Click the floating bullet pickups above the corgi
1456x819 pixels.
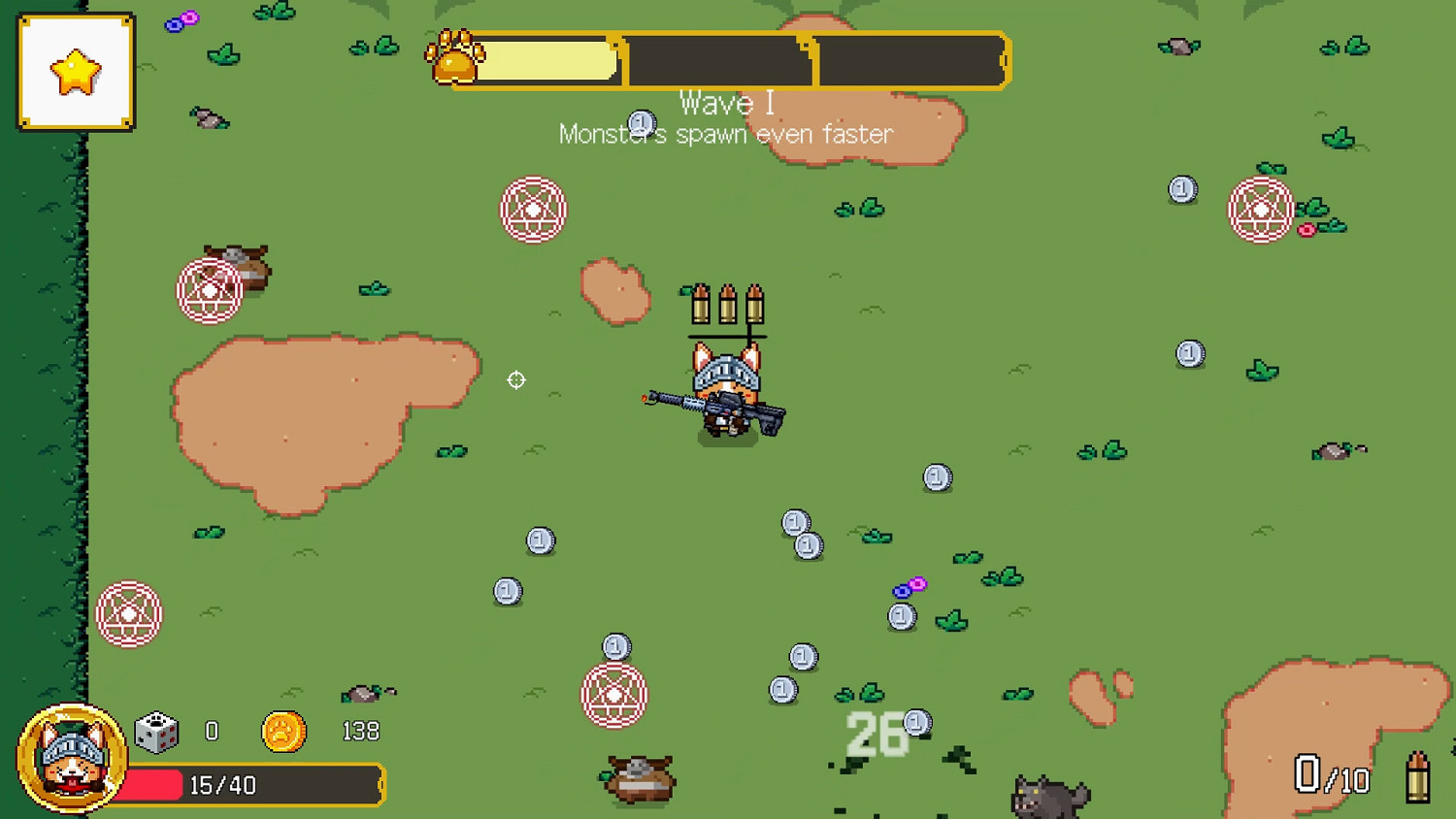726,306
